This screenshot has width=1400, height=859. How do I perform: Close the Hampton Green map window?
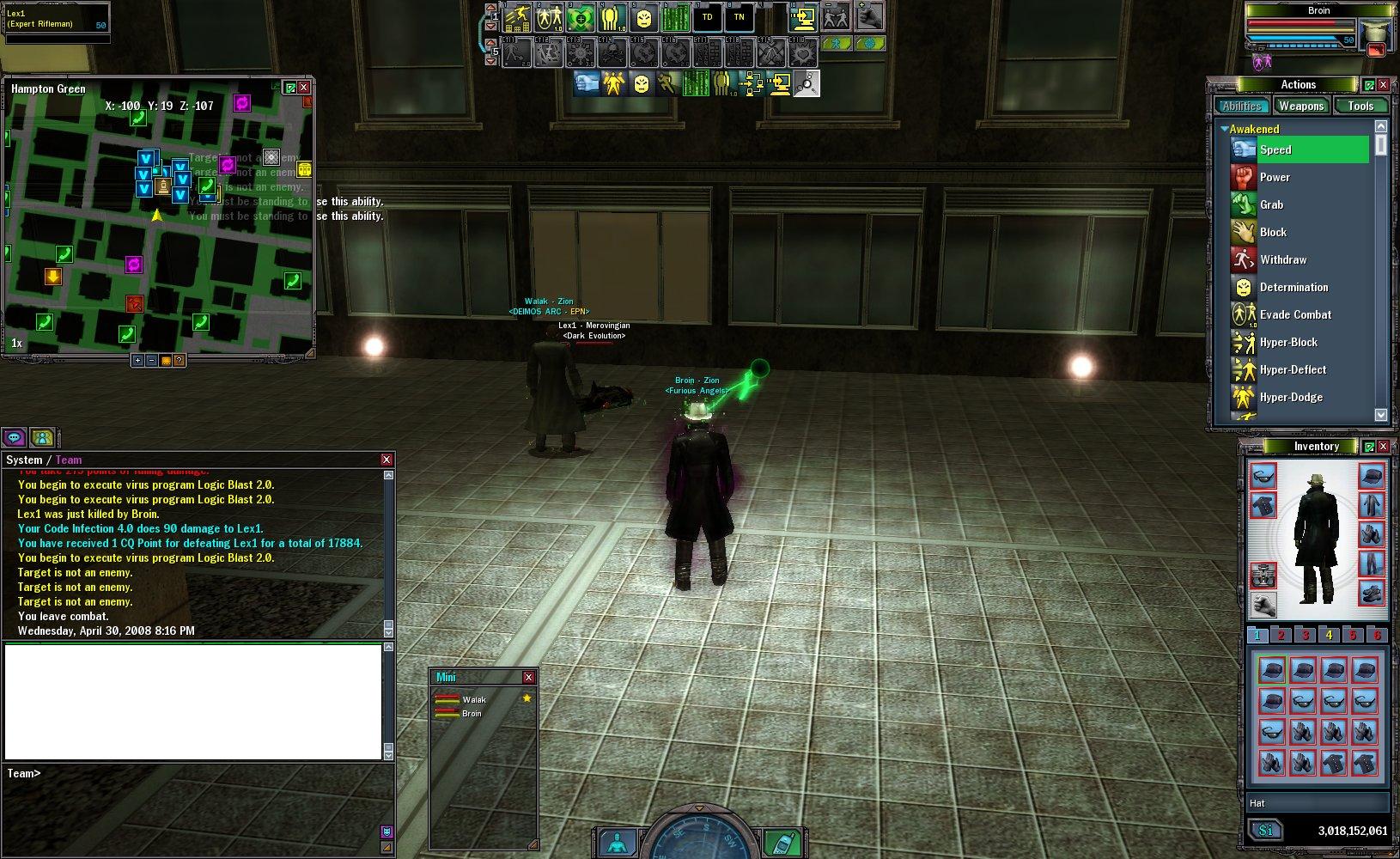(x=303, y=88)
